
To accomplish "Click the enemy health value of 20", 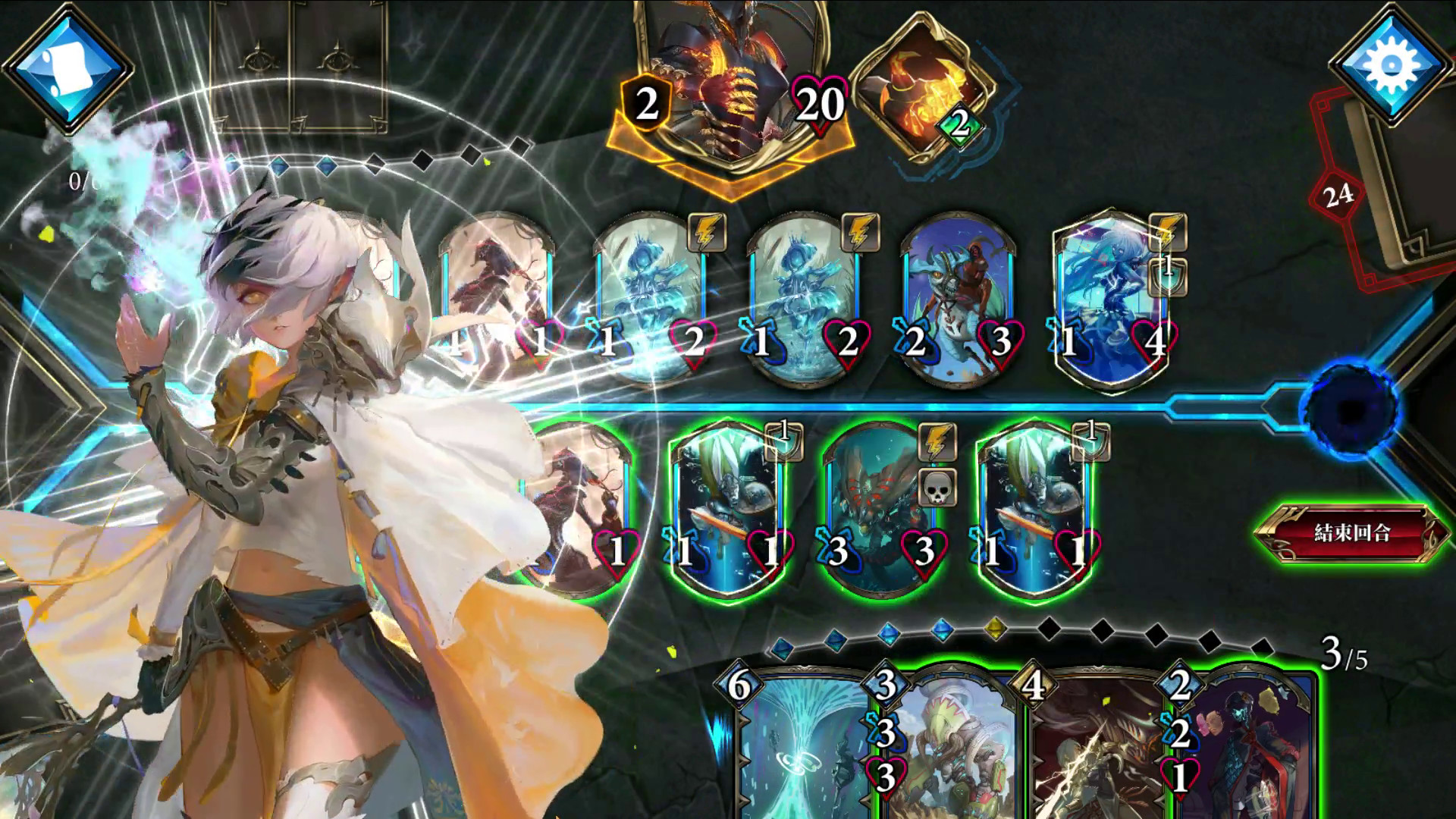I will [816, 101].
